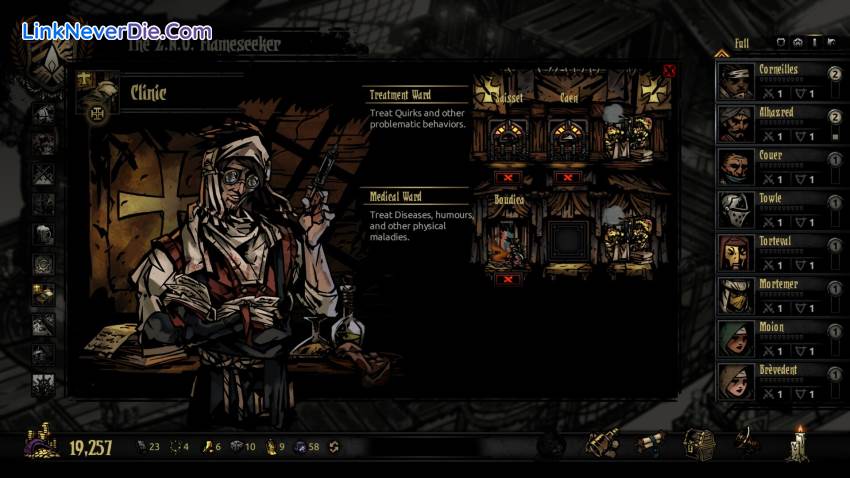Close the Clinic window
The height and width of the screenshot is (478, 850).
pyautogui.click(x=669, y=71)
